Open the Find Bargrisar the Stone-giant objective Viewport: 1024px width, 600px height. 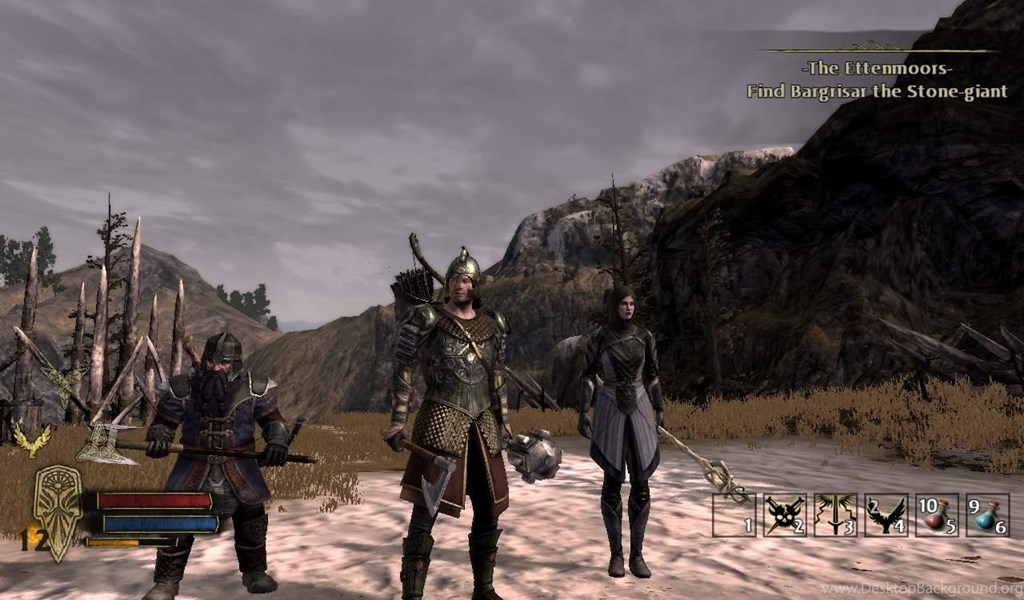pyautogui.click(x=876, y=92)
